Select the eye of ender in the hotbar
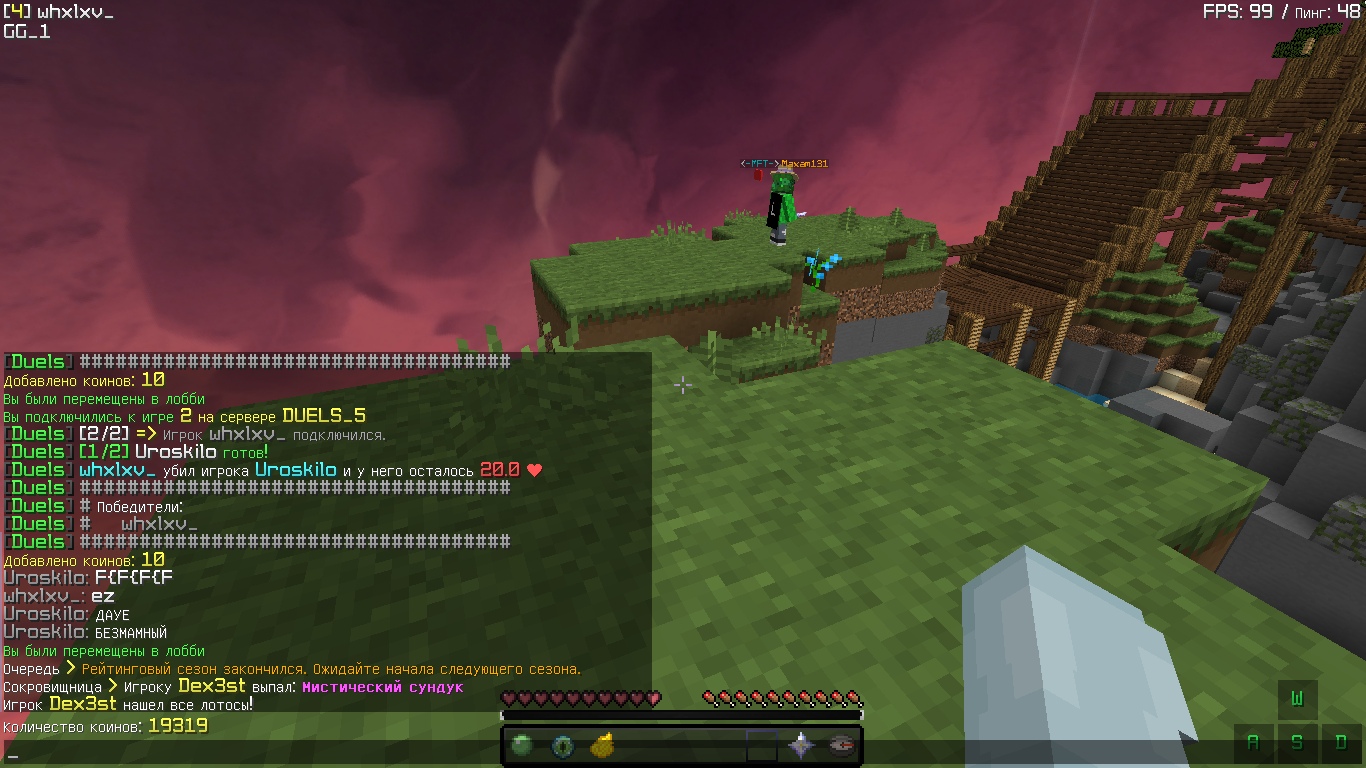This screenshot has height=768, width=1366. pos(562,744)
